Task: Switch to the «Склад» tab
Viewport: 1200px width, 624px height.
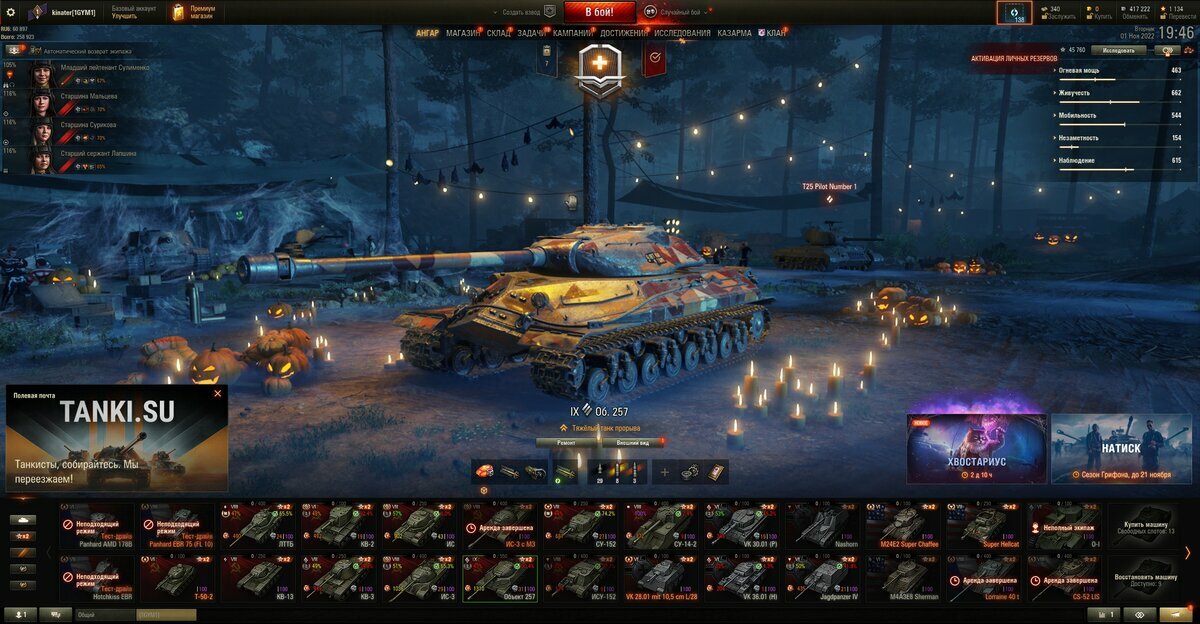Action: tap(499, 33)
